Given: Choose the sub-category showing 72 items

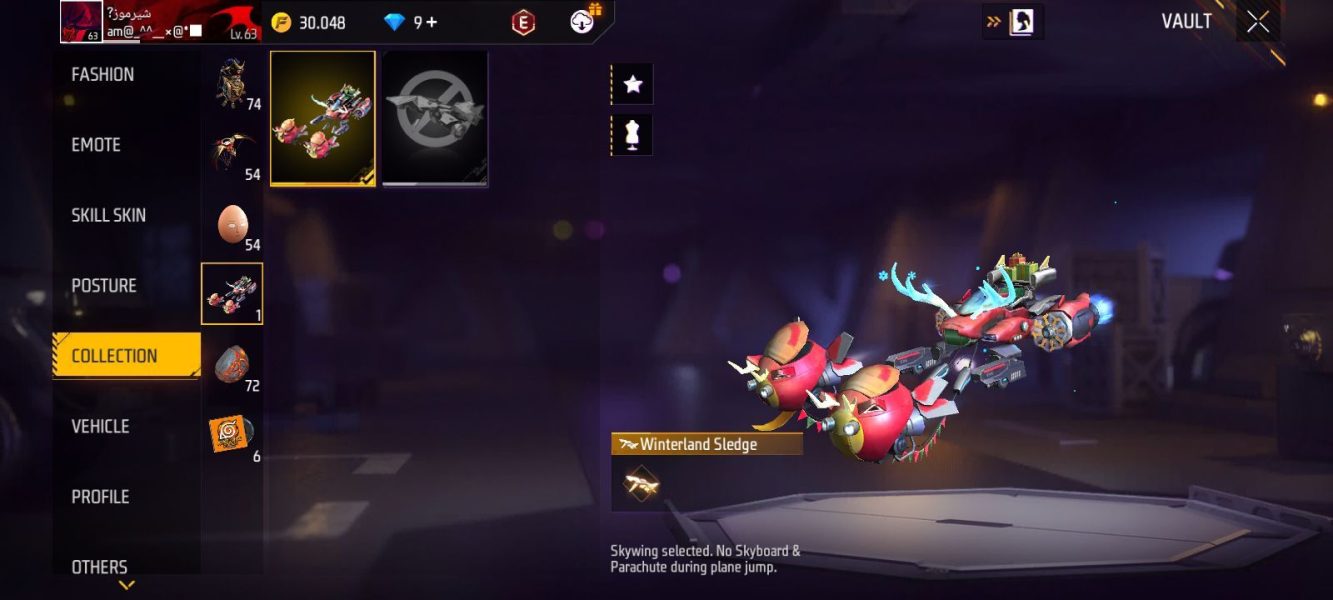Looking at the screenshot, I should (x=233, y=365).
